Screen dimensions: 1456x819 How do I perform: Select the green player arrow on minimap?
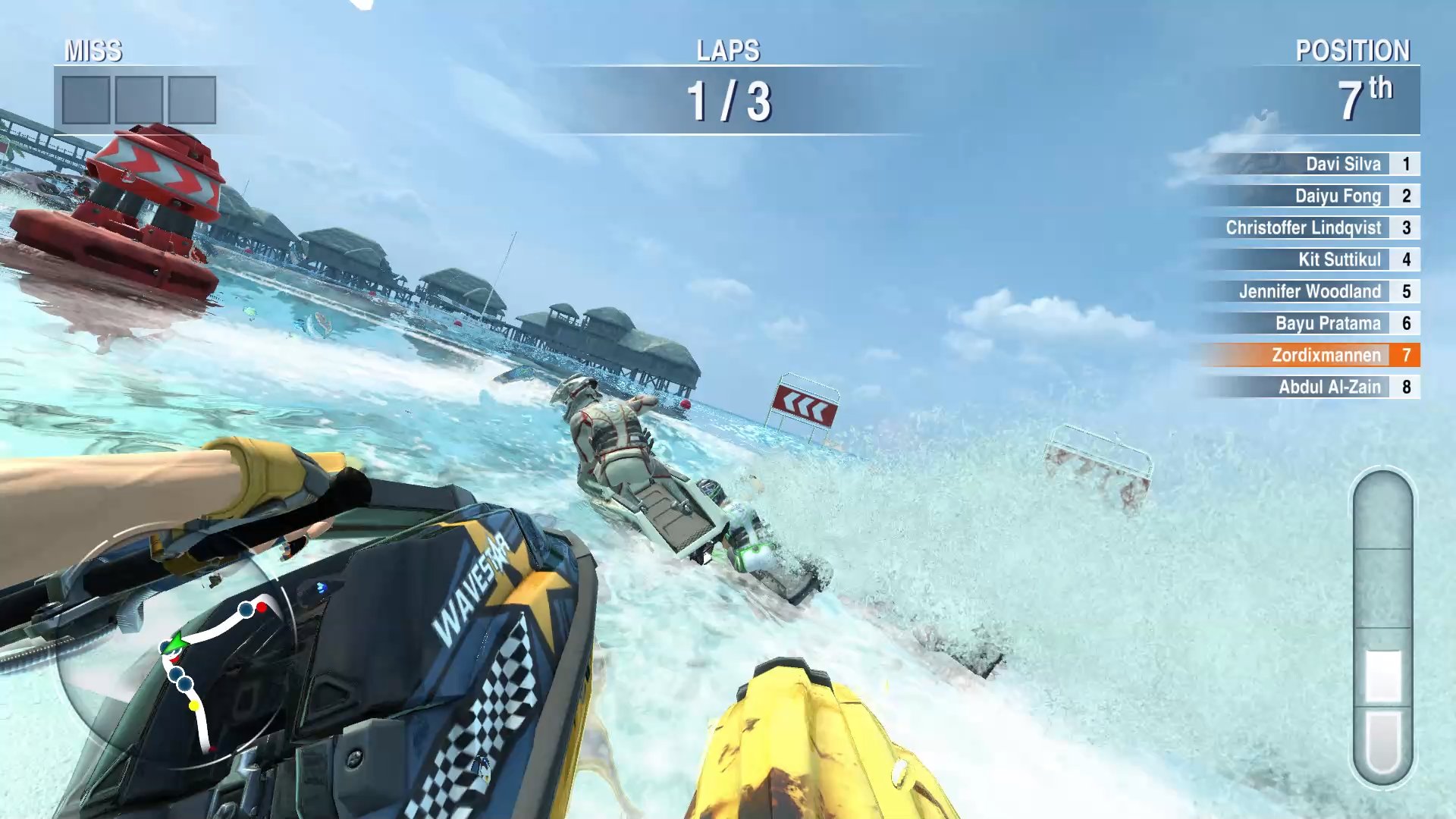174,645
